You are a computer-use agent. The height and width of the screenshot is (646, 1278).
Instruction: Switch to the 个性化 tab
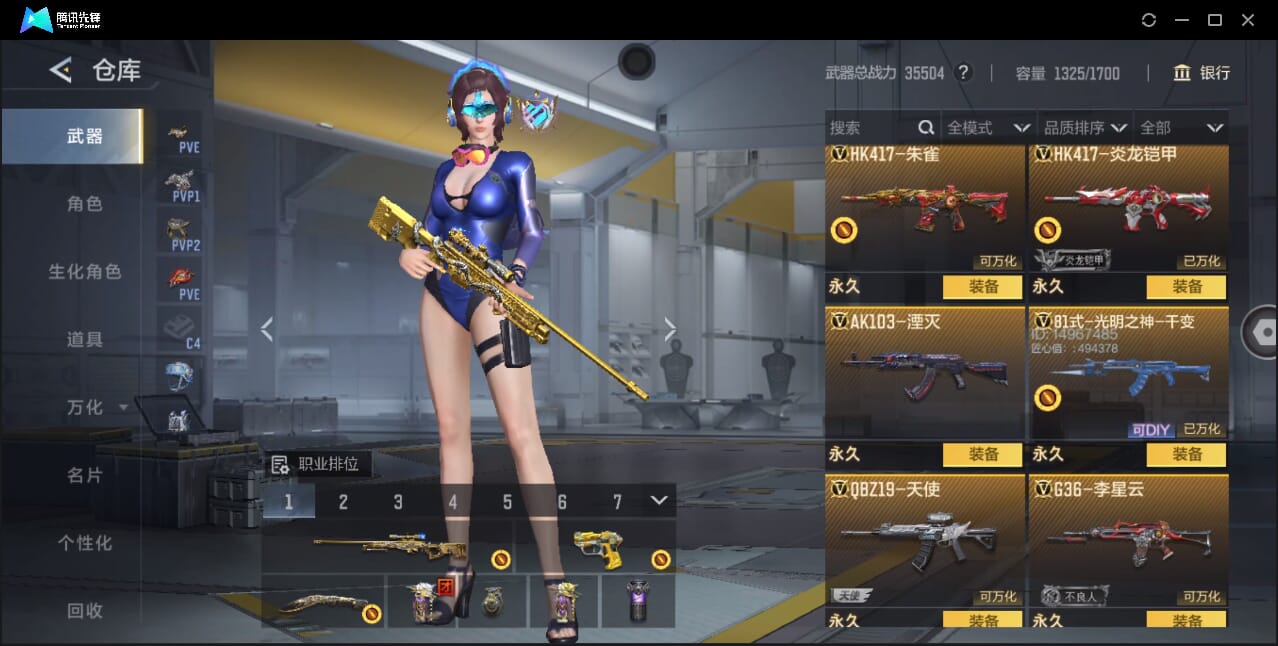click(85, 543)
